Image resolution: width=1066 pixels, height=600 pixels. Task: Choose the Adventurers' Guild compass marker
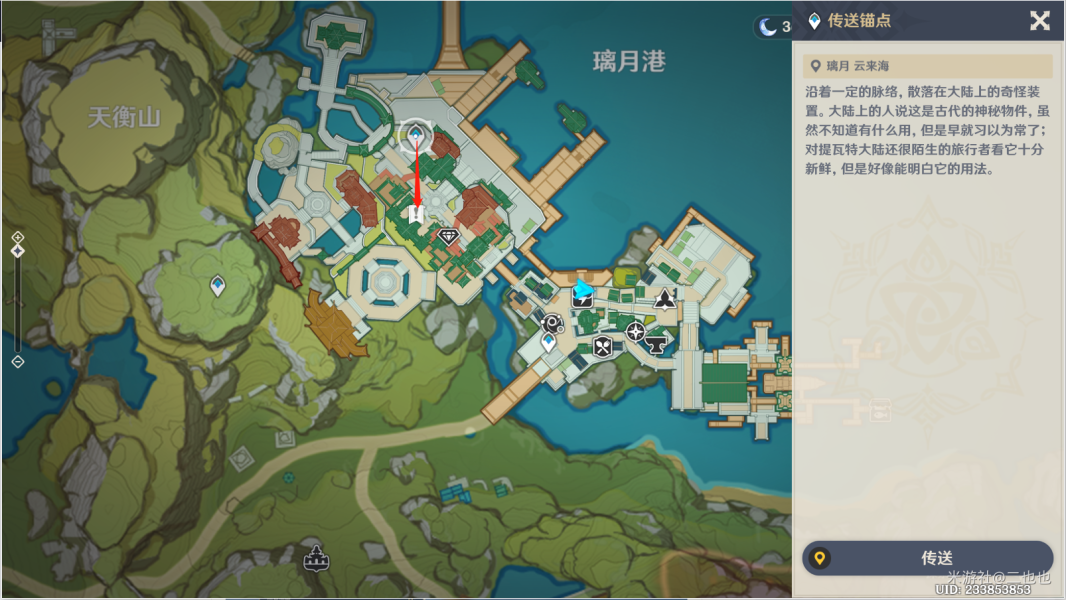pyautogui.click(x=635, y=331)
